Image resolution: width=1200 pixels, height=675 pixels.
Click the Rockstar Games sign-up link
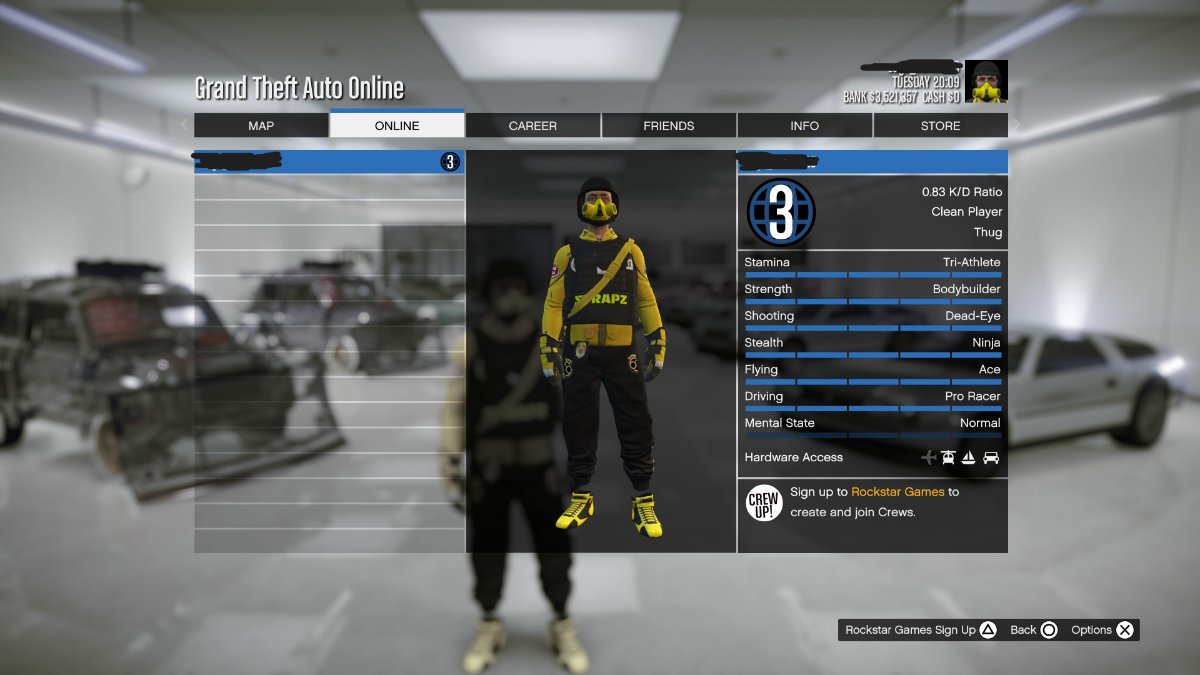tap(897, 492)
